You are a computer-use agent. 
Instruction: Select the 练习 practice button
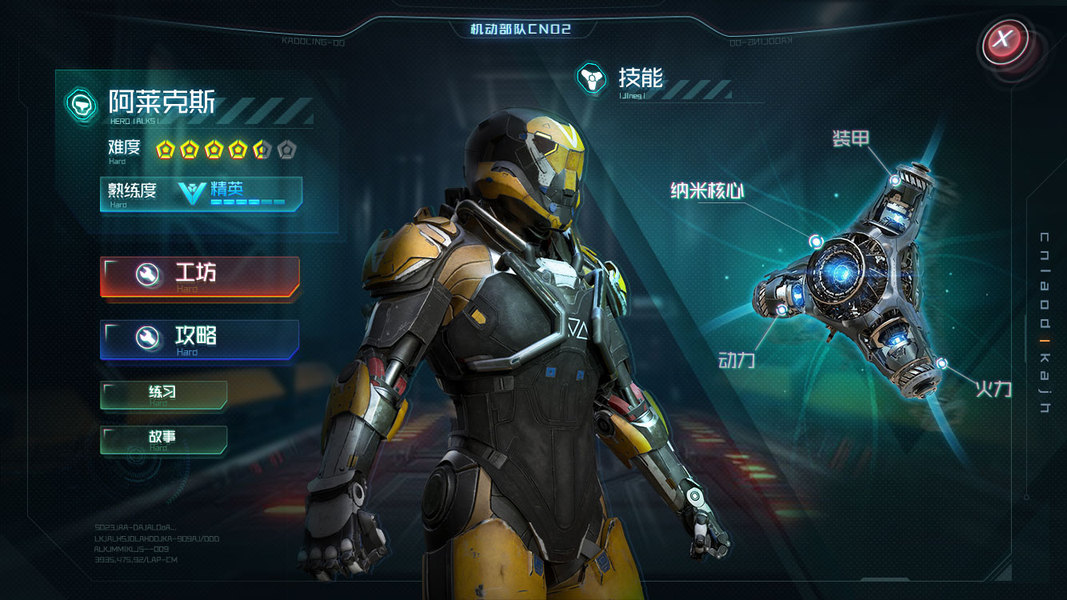tap(164, 394)
